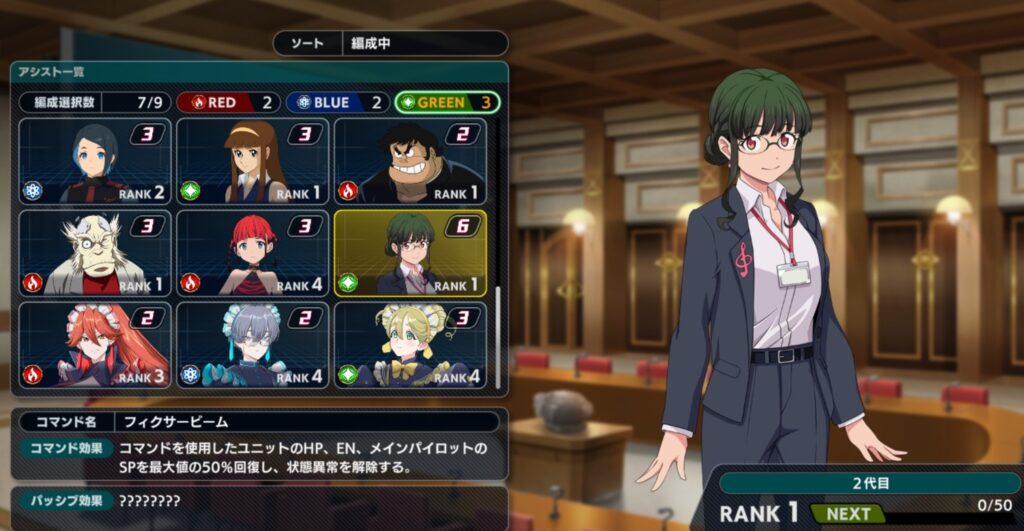Pick the white-haired monocle old man card
1024x531 pixels.
[x=95, y=253]
